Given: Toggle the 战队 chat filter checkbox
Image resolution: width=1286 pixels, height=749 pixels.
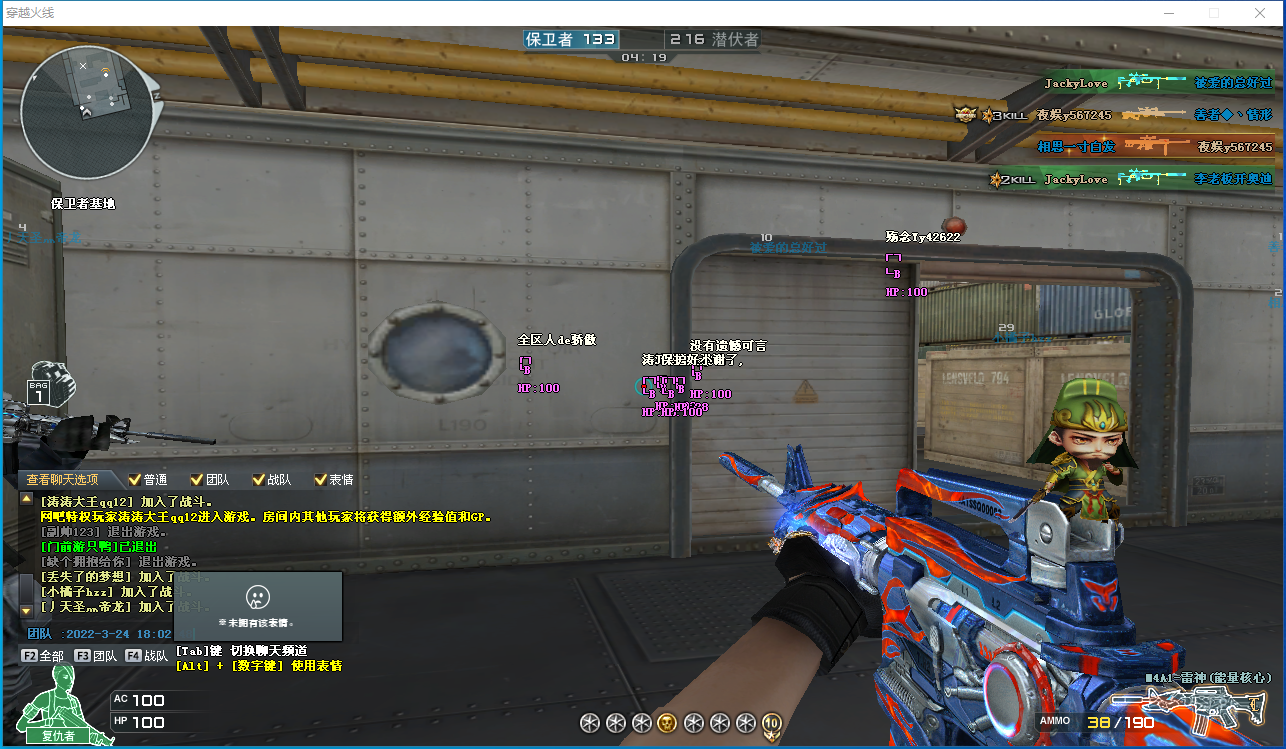Looking at the screenshot, I should (x=259, y=480).
